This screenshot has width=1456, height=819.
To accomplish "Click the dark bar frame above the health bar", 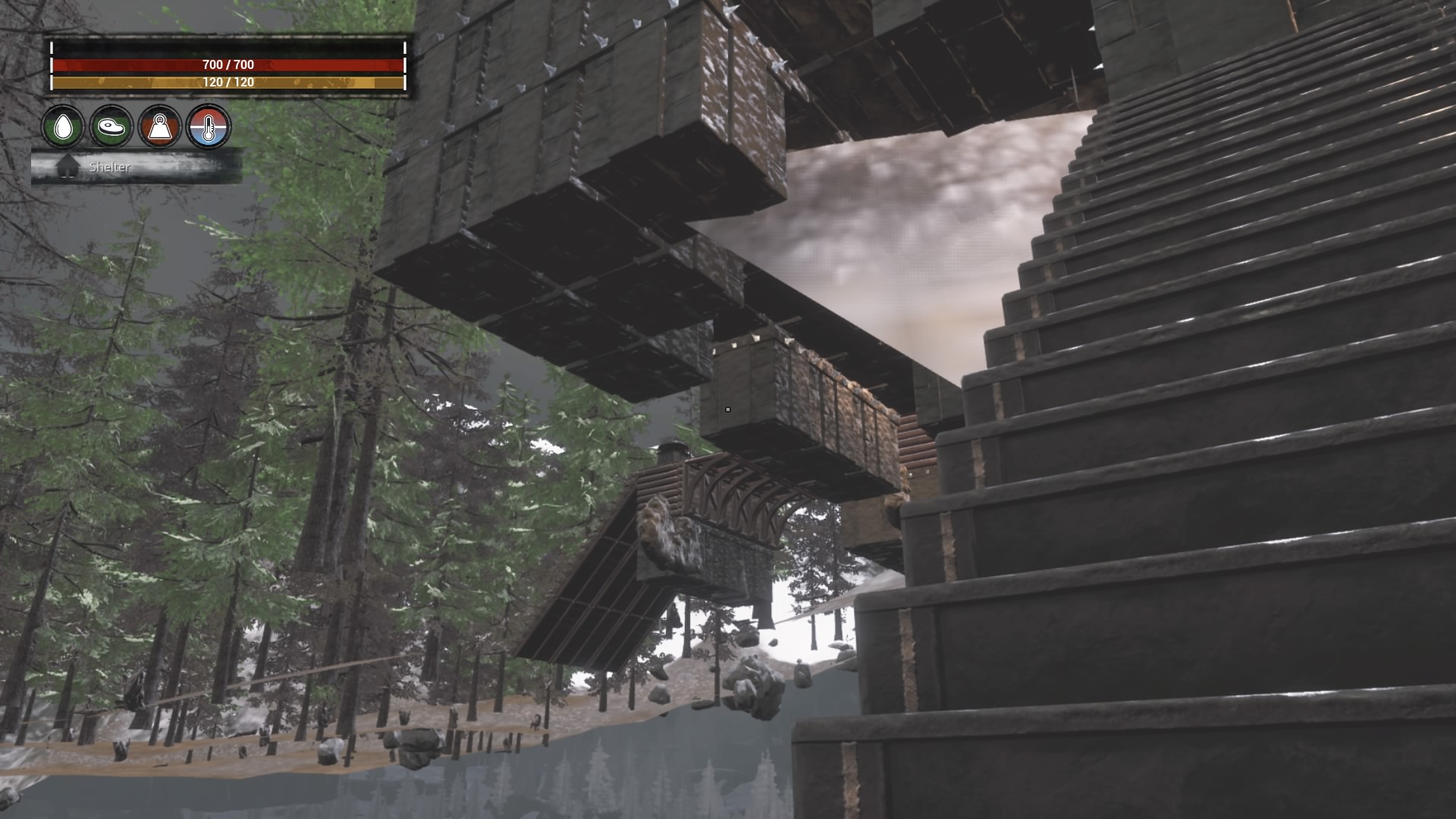I will pyautogui.click(x=227, y=47).
